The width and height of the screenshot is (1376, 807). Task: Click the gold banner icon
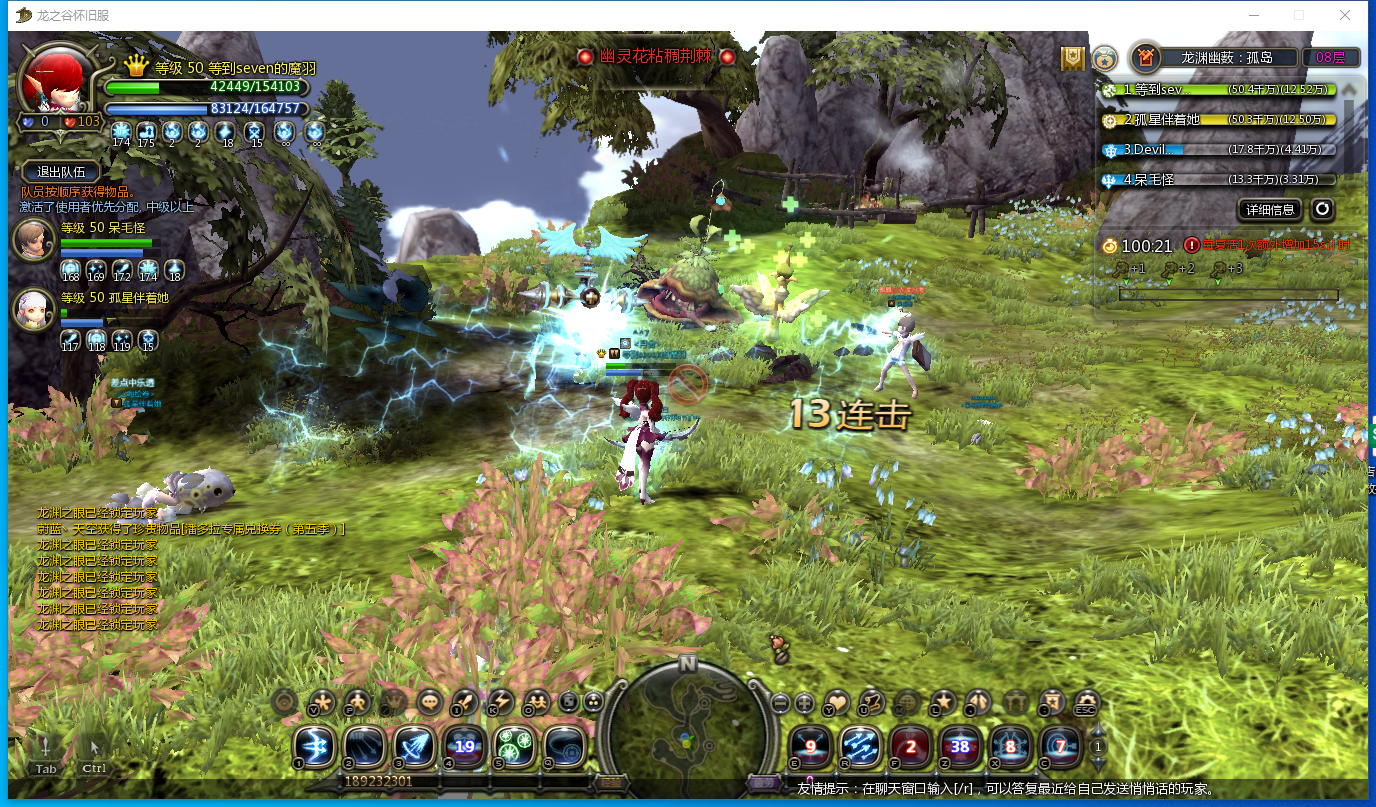[1073, 59]
